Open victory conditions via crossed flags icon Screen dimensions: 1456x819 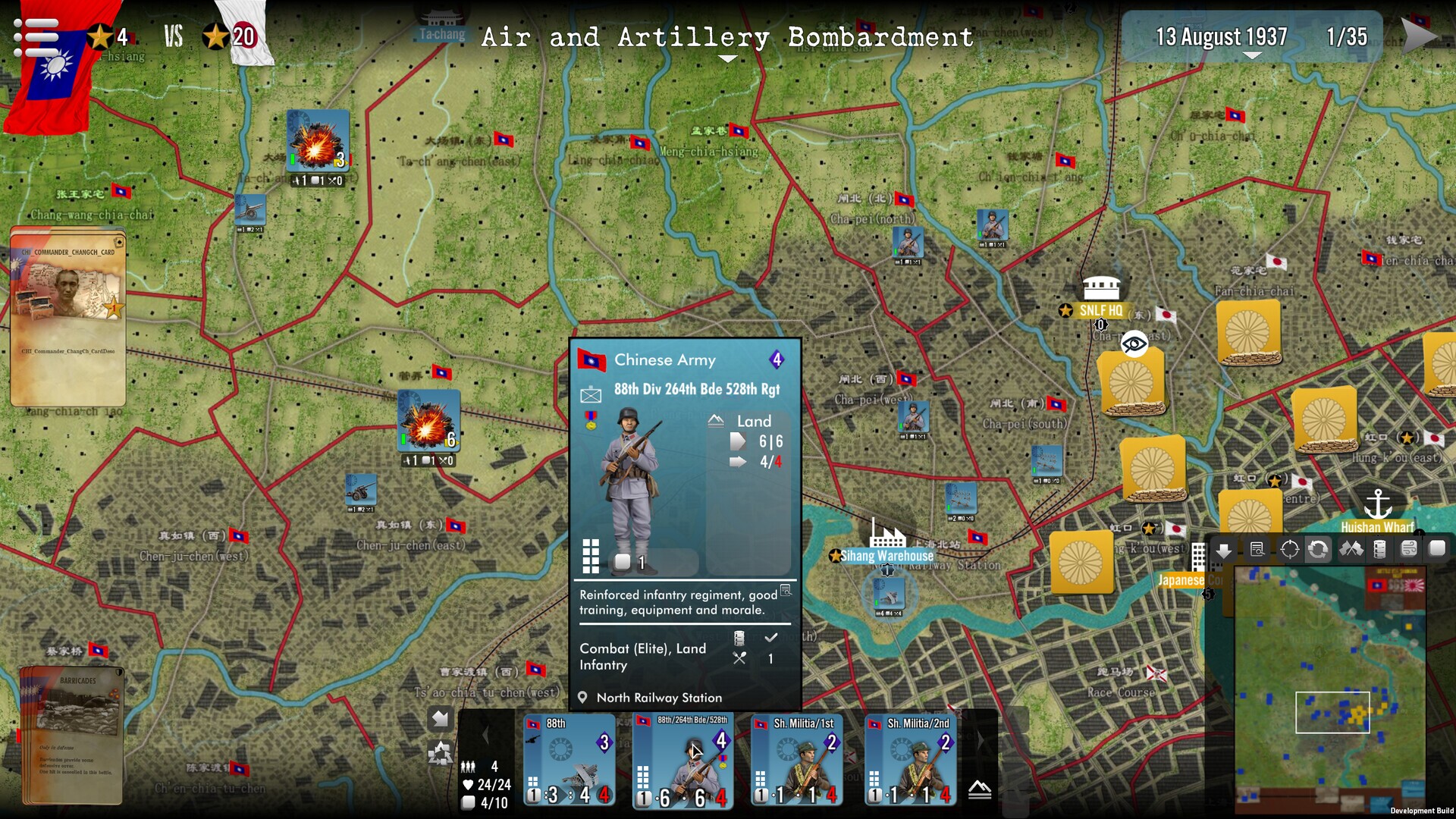(x=1351, y=550)
